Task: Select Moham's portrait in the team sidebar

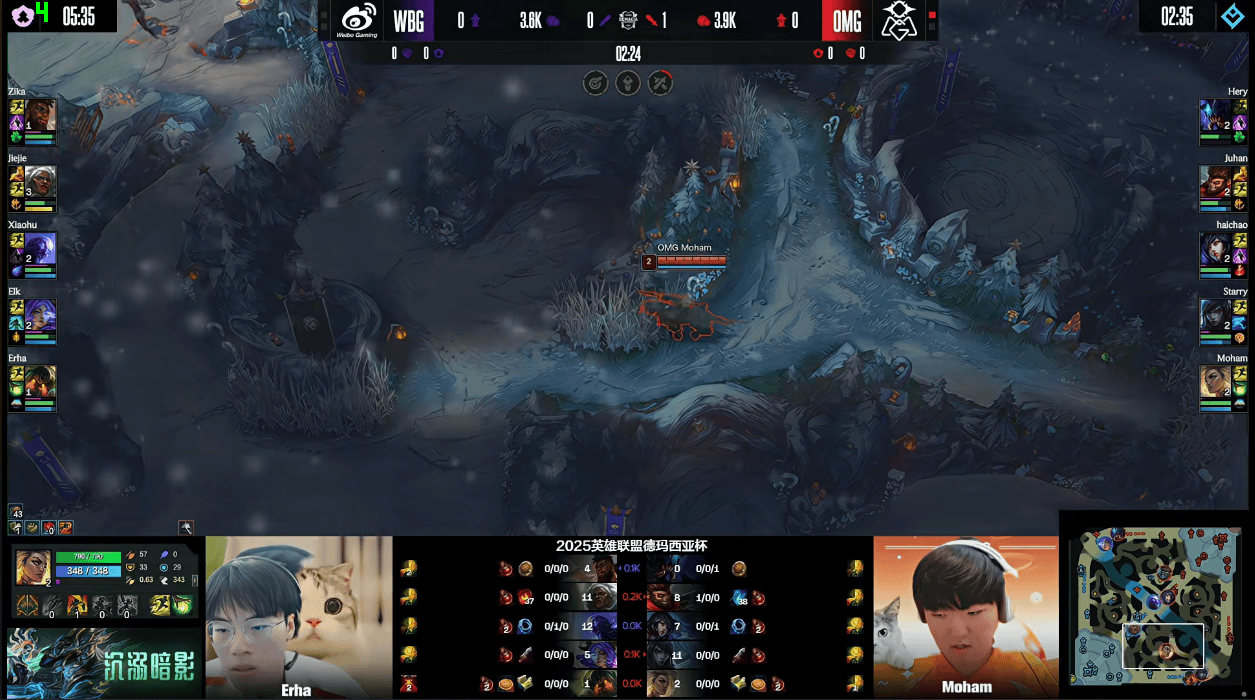Action: coord(1215,381)
